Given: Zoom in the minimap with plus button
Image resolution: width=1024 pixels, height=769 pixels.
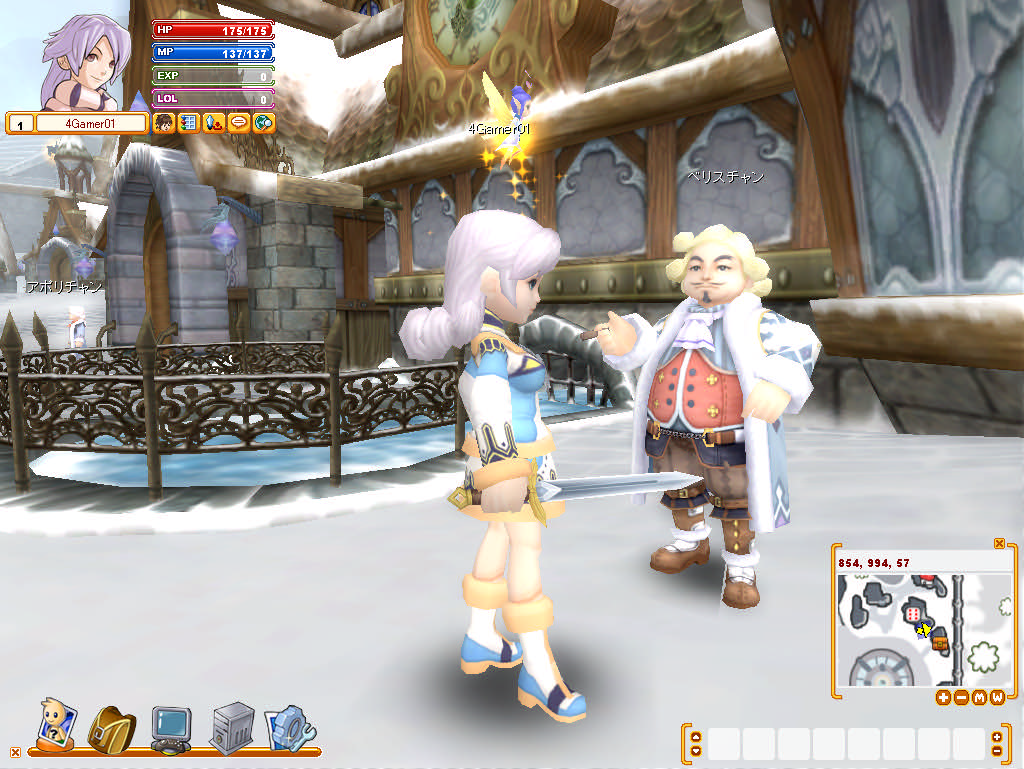Looking at the screenshot, I should coord(943,697).
